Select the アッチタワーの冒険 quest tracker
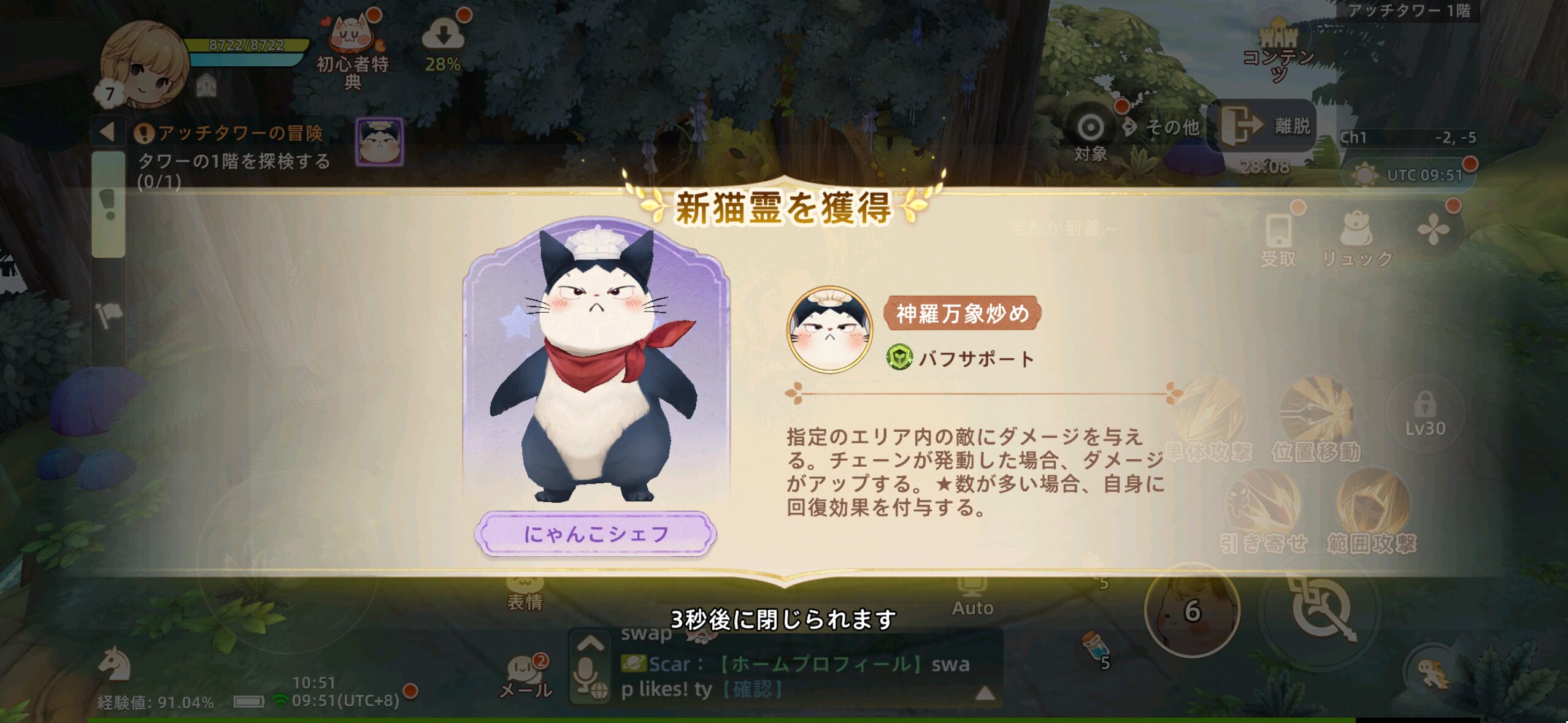Viewport: 1568px width, 723px height. pyautogui.click(x=239, y=133)
